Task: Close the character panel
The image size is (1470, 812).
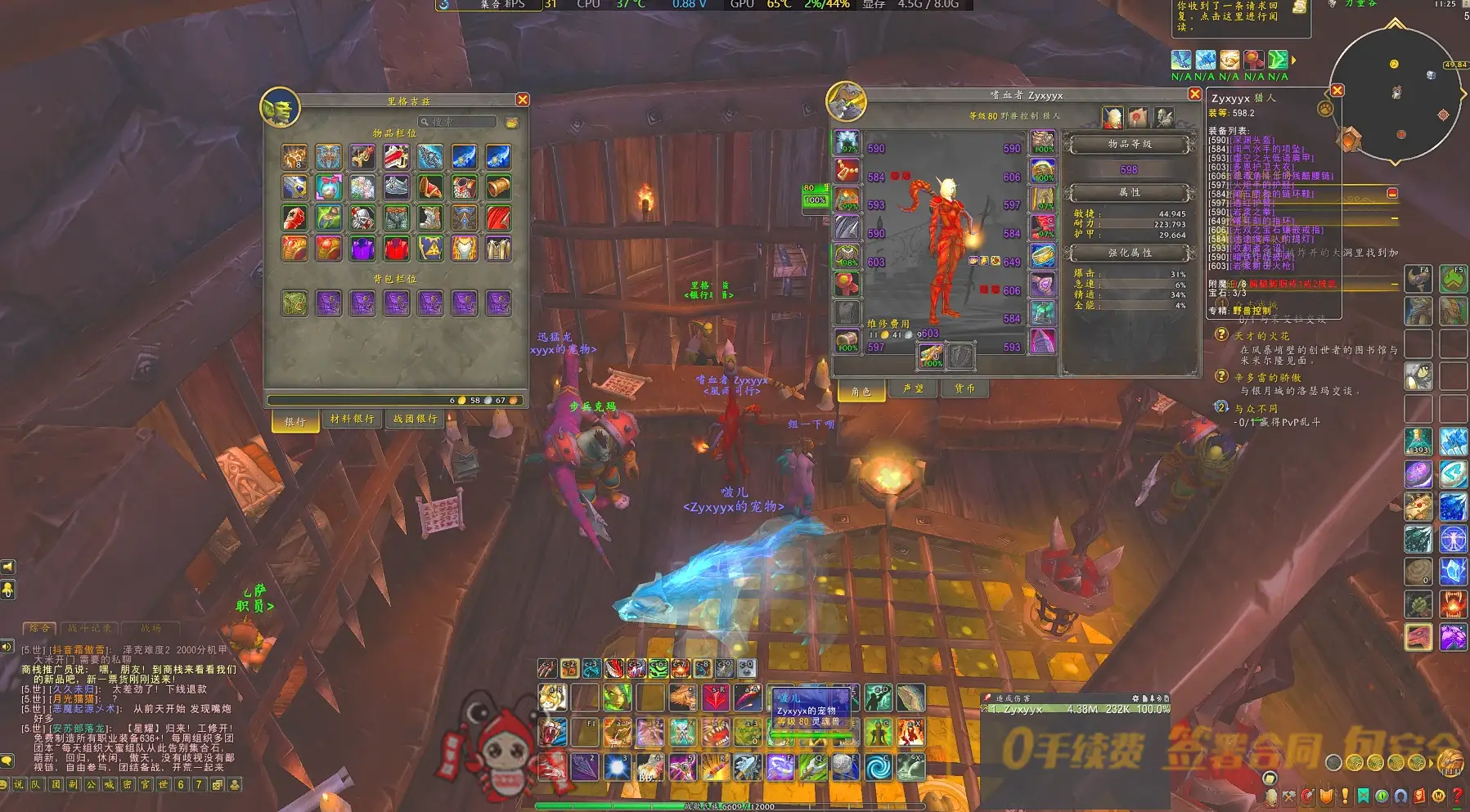Action: coord(1194,94)
